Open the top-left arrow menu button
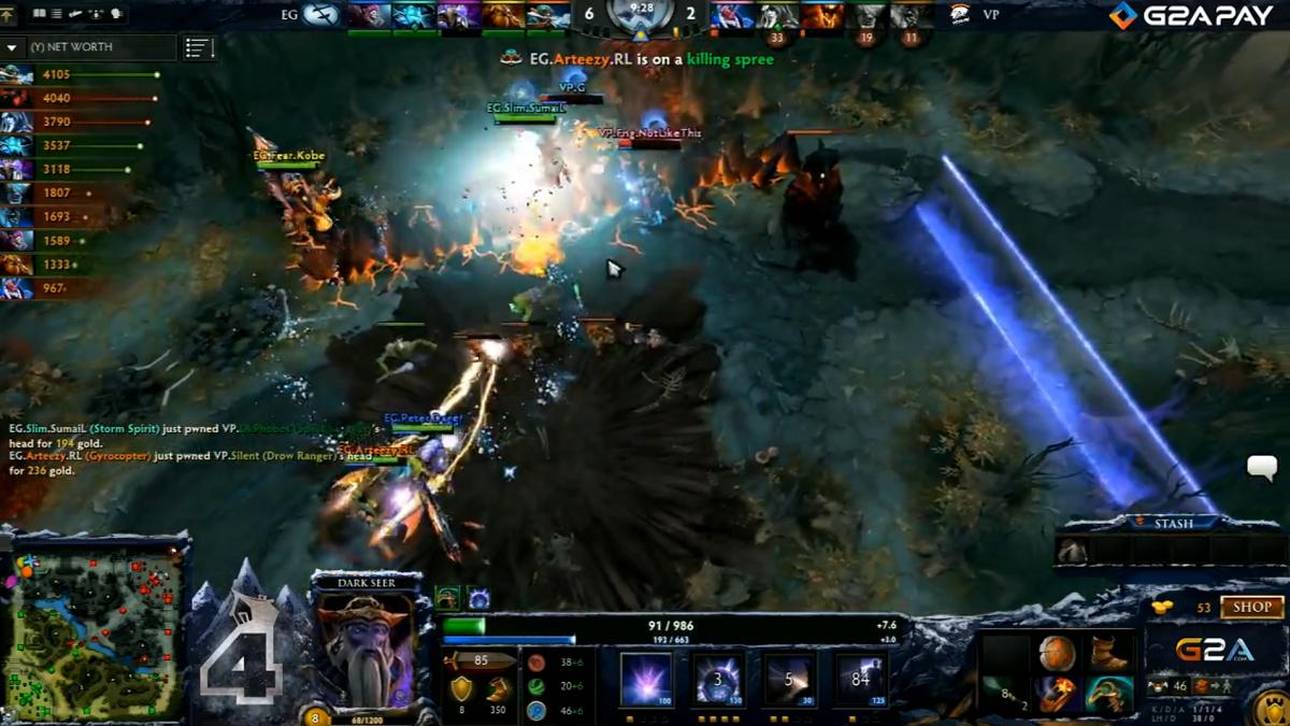The height and width of the screenshot is (726, 1290). 9,15
